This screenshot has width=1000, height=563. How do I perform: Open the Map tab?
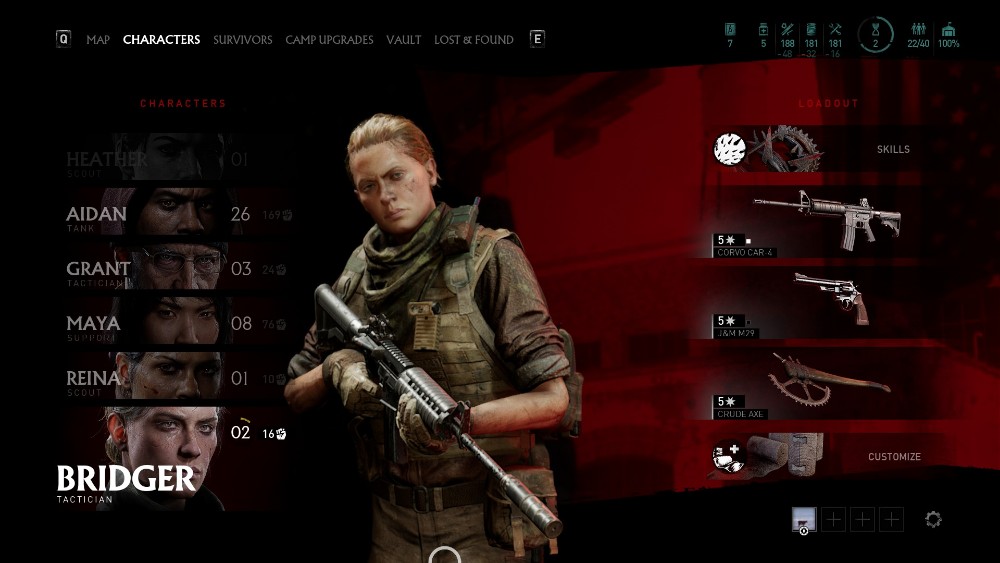pos(98,40)
